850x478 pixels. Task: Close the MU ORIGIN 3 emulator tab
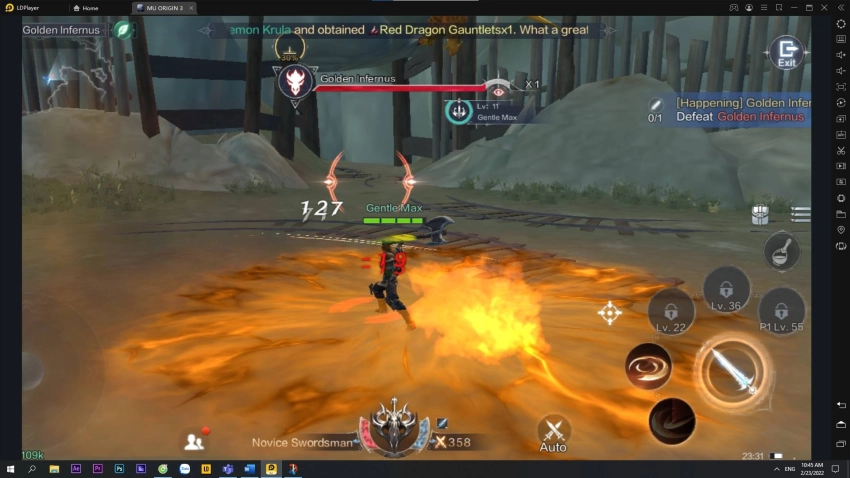[190, 8]
